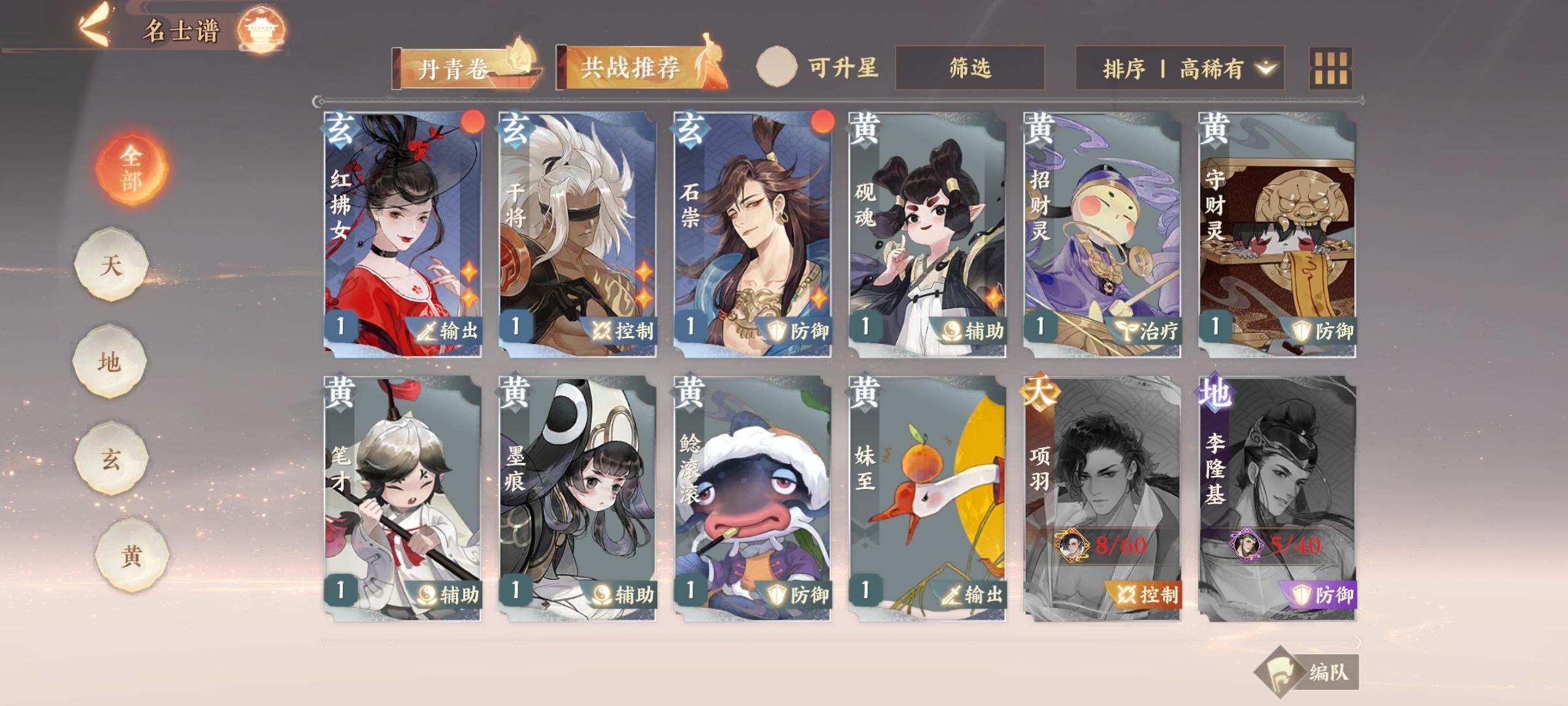
Task: Switch to the 丹青卷 tab
Action: pos(457,67)
